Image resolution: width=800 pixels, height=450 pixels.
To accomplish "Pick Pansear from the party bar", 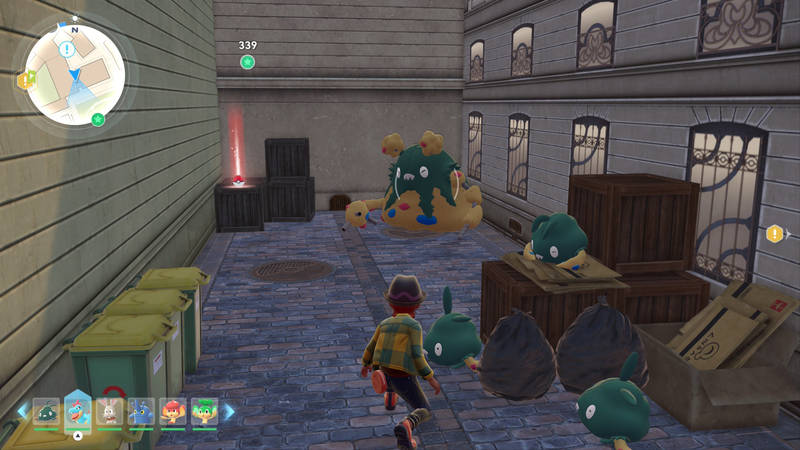I will [x=172, y=411].
